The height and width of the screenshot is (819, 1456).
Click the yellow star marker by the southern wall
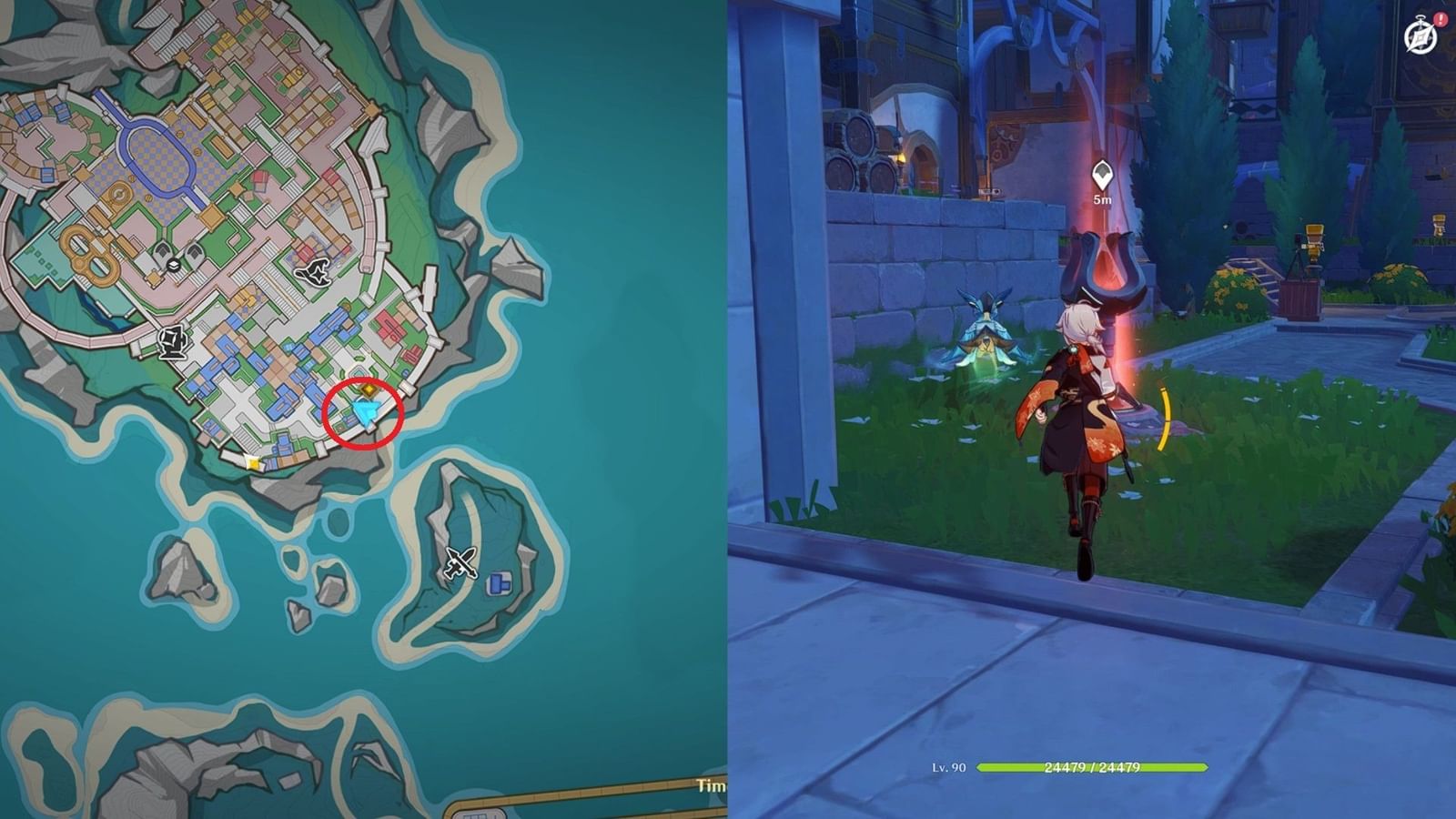point(253,463)
